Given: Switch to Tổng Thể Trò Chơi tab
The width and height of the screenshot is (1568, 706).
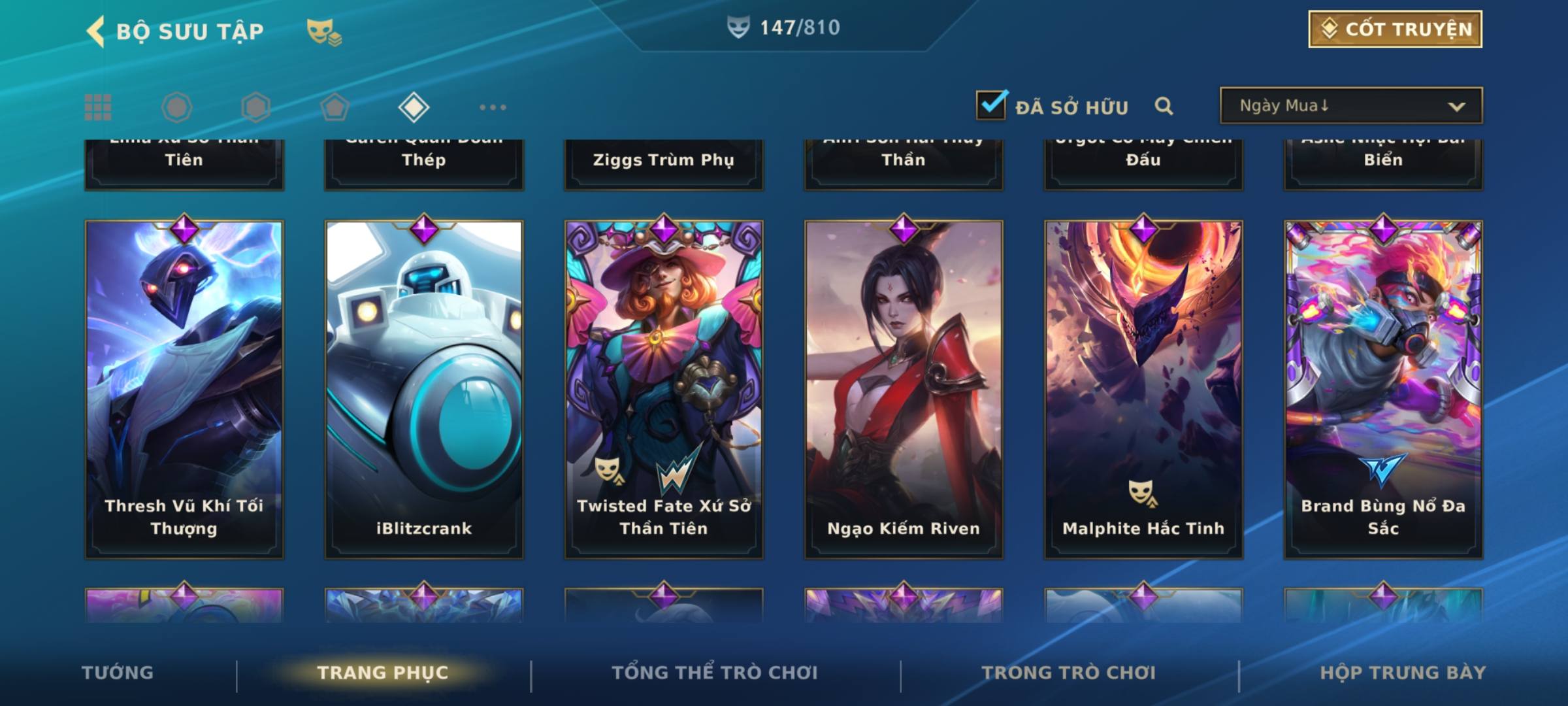Looking at the screenshot, I should point(715,673).
